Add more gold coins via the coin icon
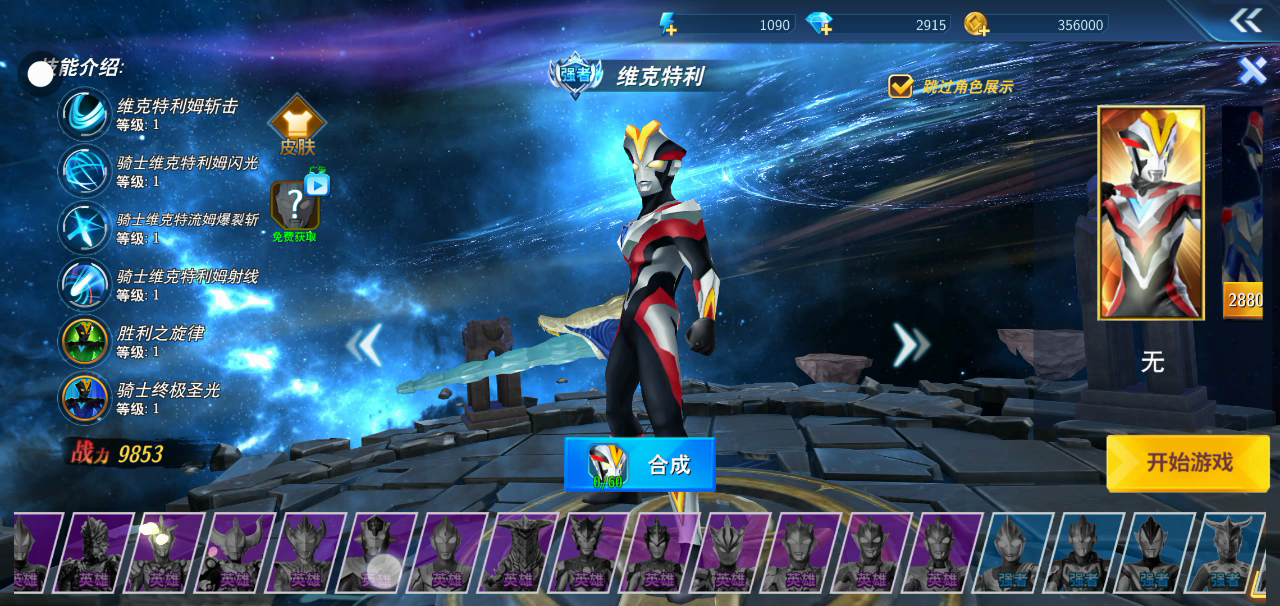The height and width of the screenshot is (606, 1280). pyautogui.click(x=977, y=24)
